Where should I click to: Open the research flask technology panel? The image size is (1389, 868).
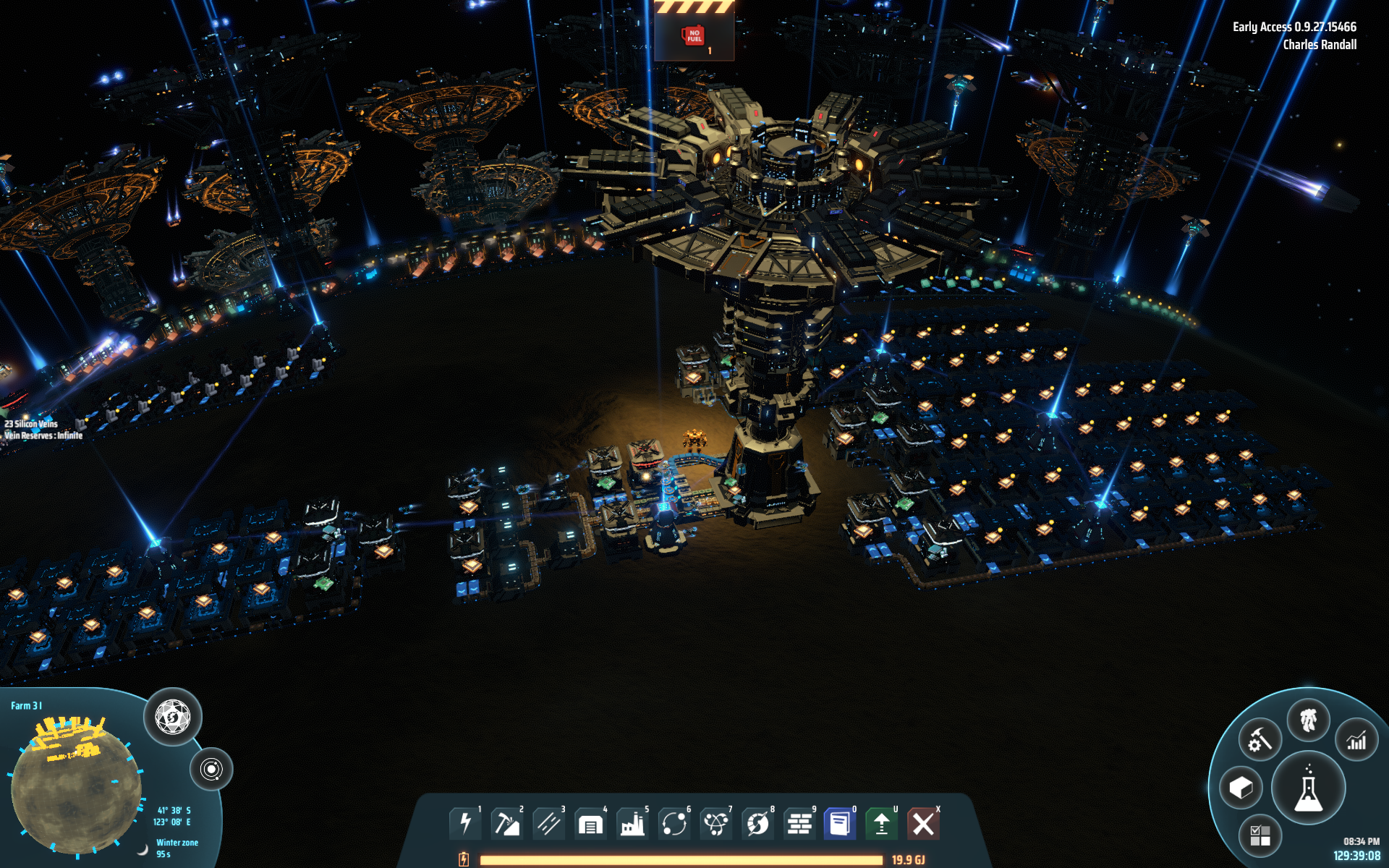pyautogui.click(x=1308, y=790)
